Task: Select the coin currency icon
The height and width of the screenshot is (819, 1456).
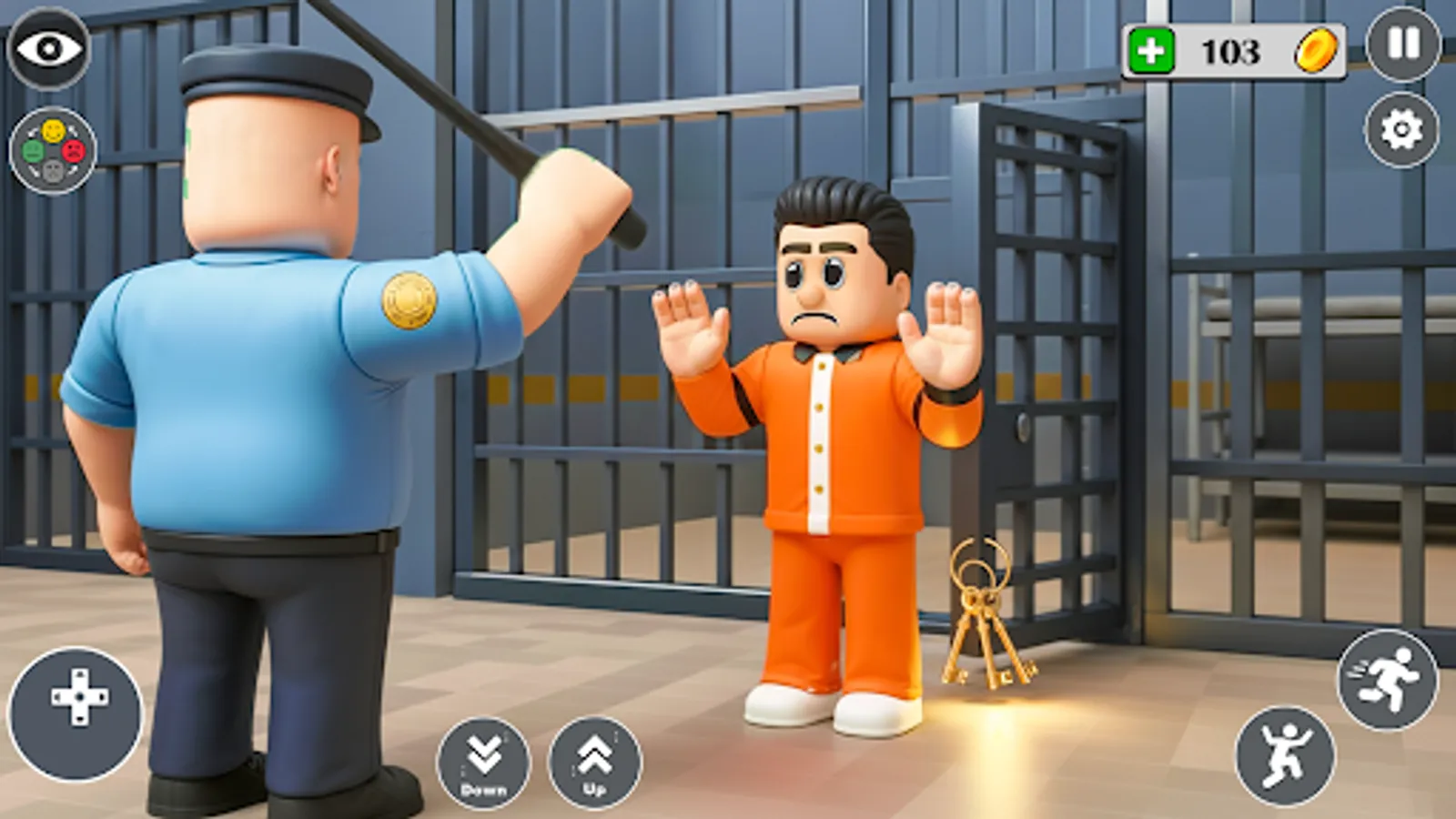Action: [1315, 53]
